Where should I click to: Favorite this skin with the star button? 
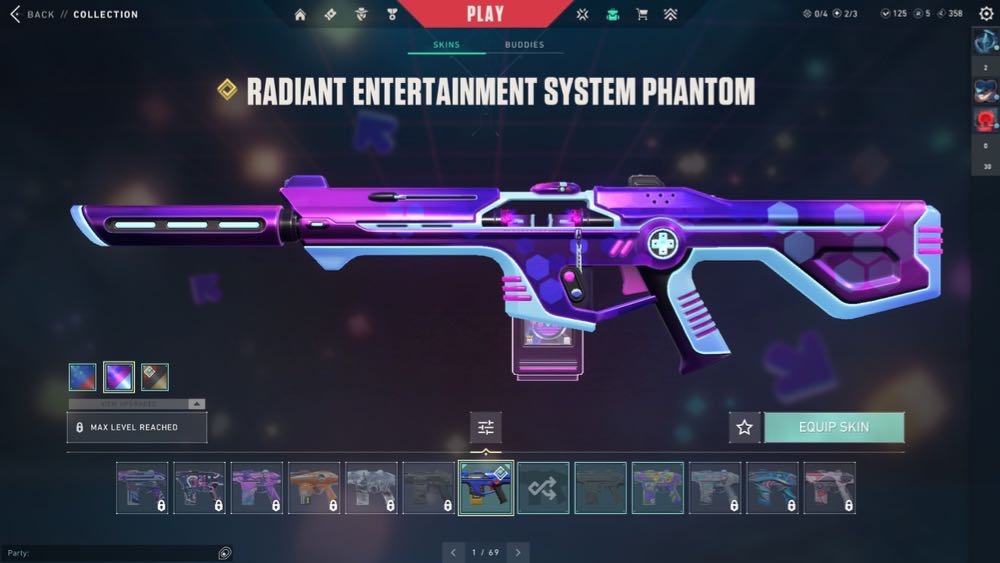(x=744, y=427)
